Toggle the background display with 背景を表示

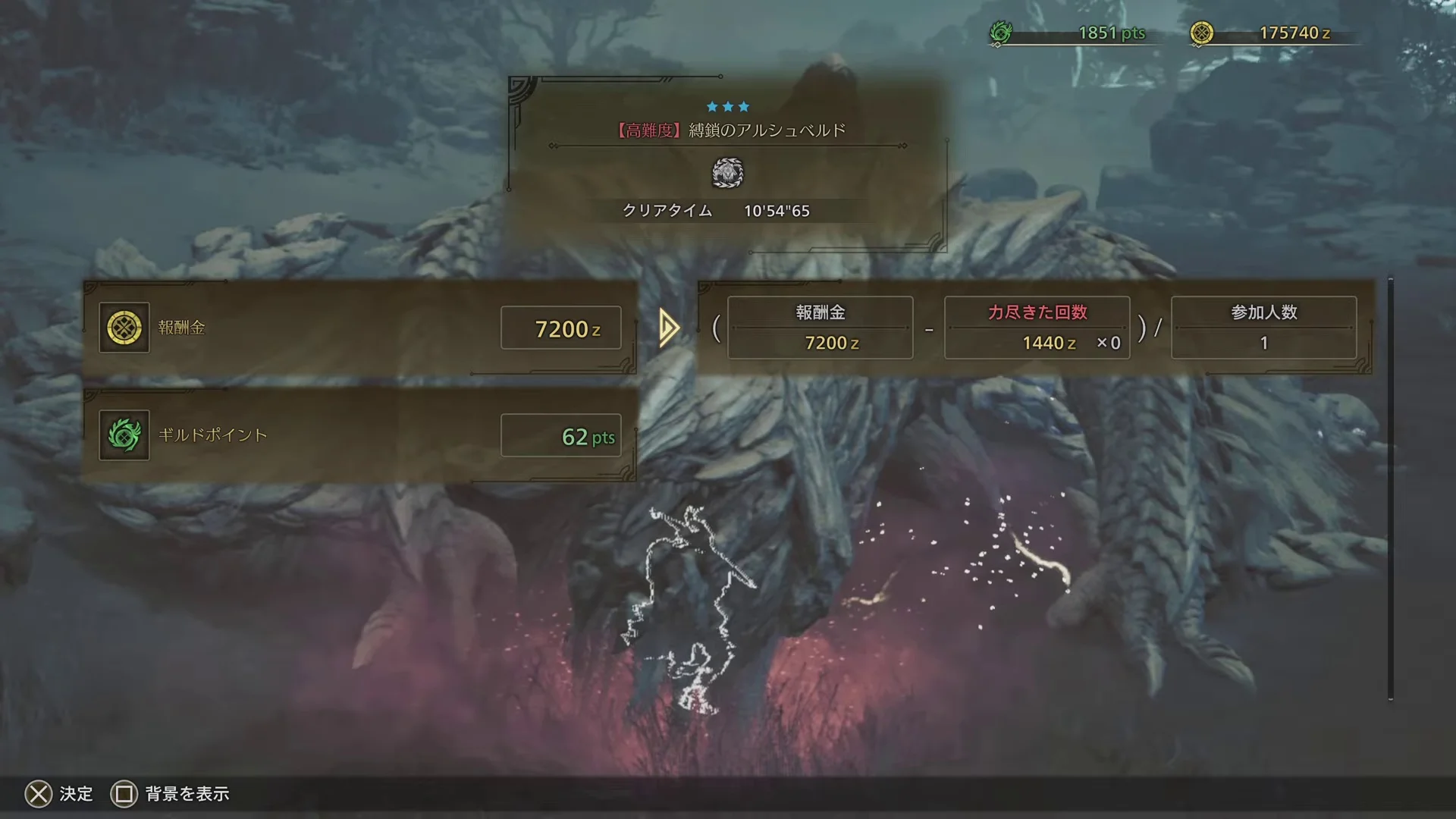point(187,794)
